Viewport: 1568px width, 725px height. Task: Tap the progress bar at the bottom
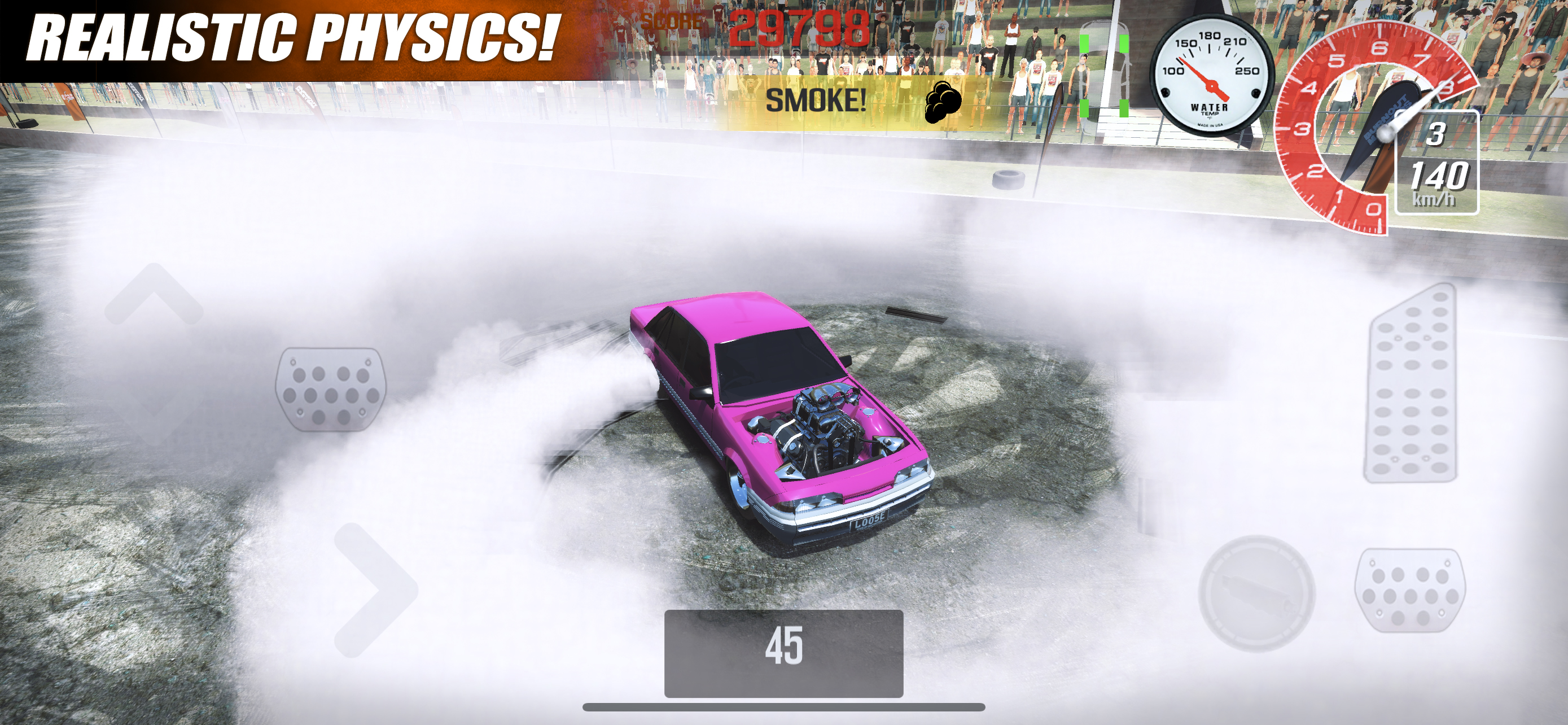tap(784, 706)
